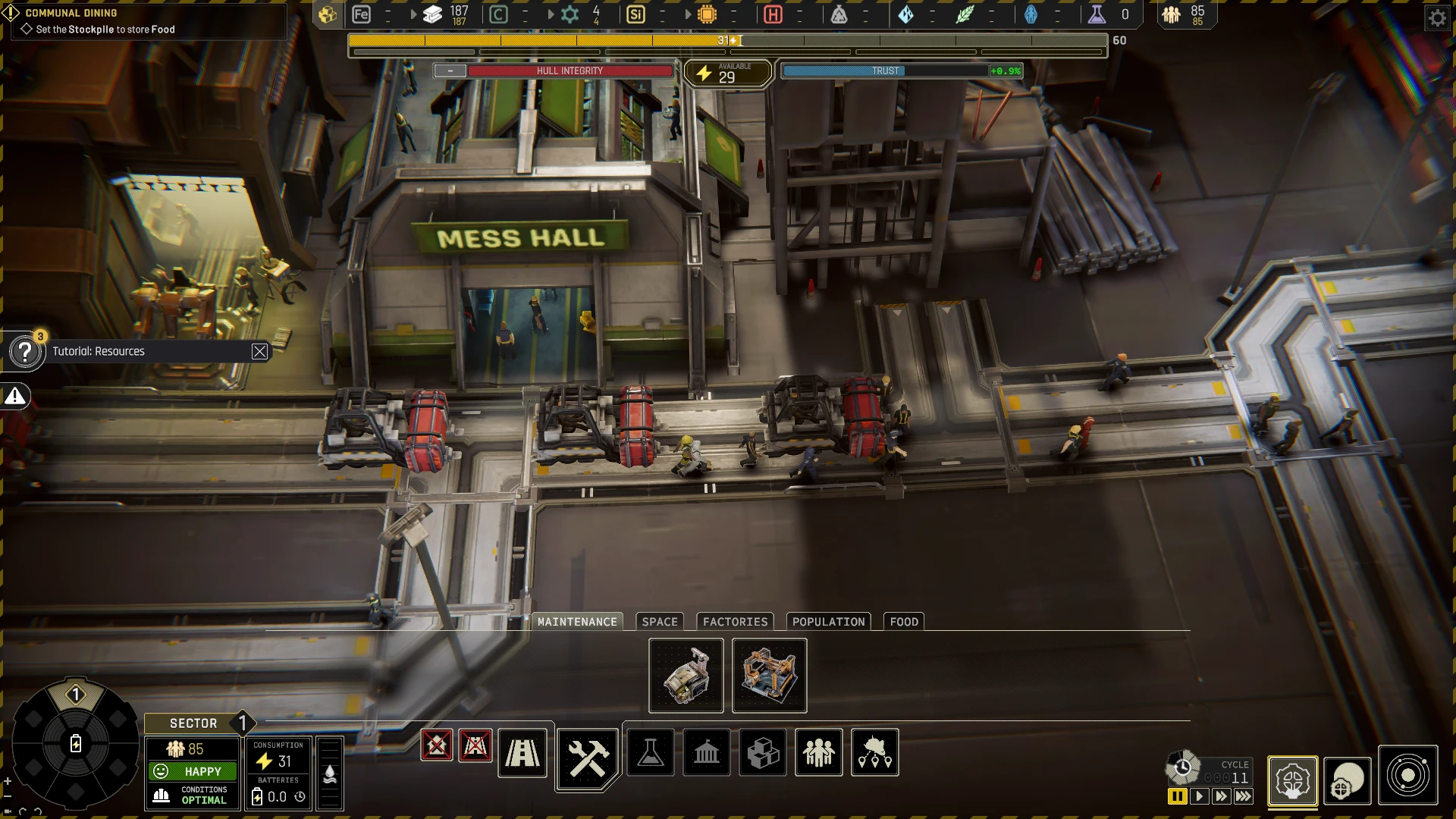
Task: Open the stacked cubes resources menu
Action: pos(763,753)
